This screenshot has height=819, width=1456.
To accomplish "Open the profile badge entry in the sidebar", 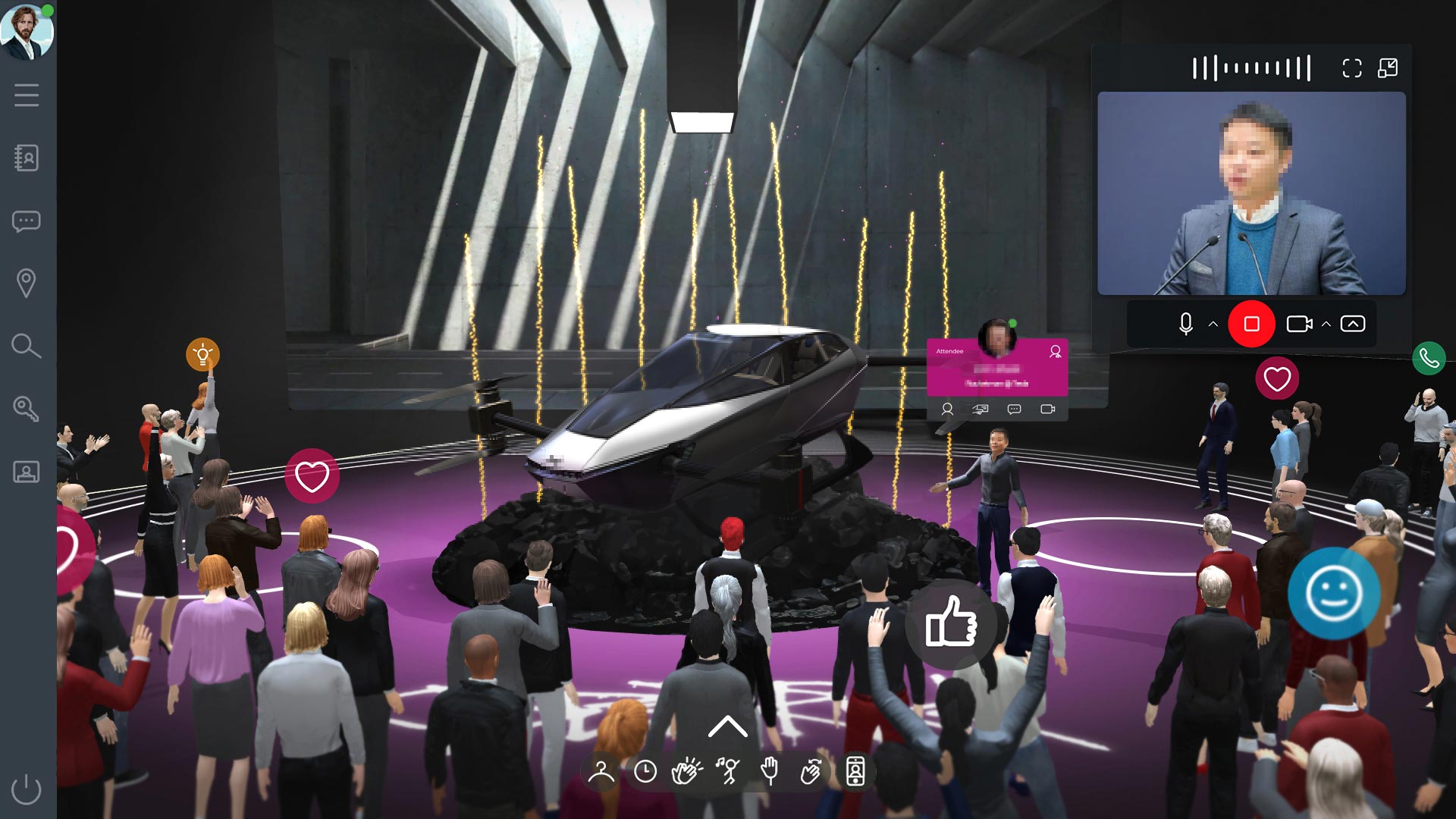I will 27,472.
